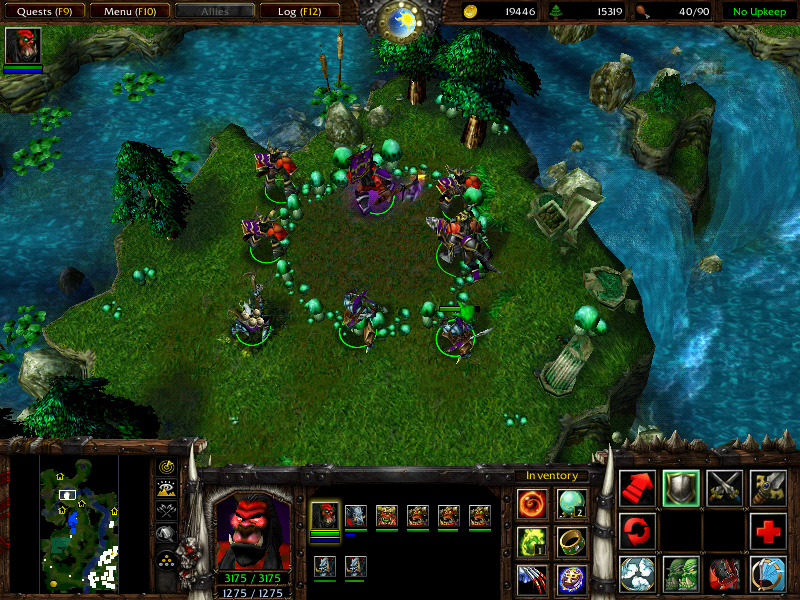Toggle the minimap terrain display button

[167, 489]
